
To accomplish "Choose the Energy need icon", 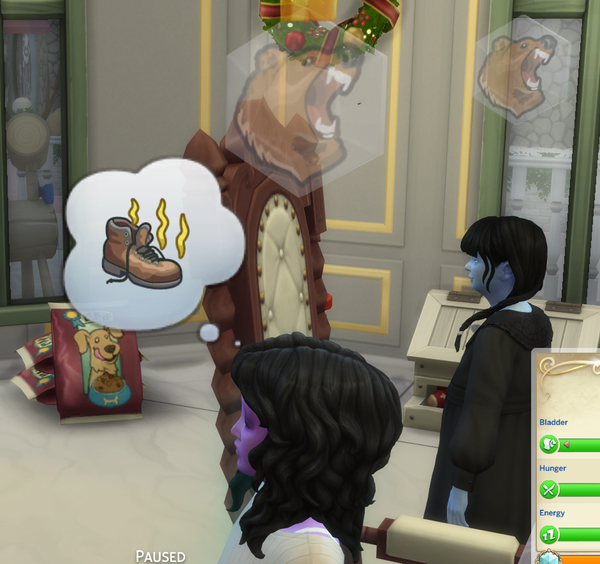I will click(548, 535).
